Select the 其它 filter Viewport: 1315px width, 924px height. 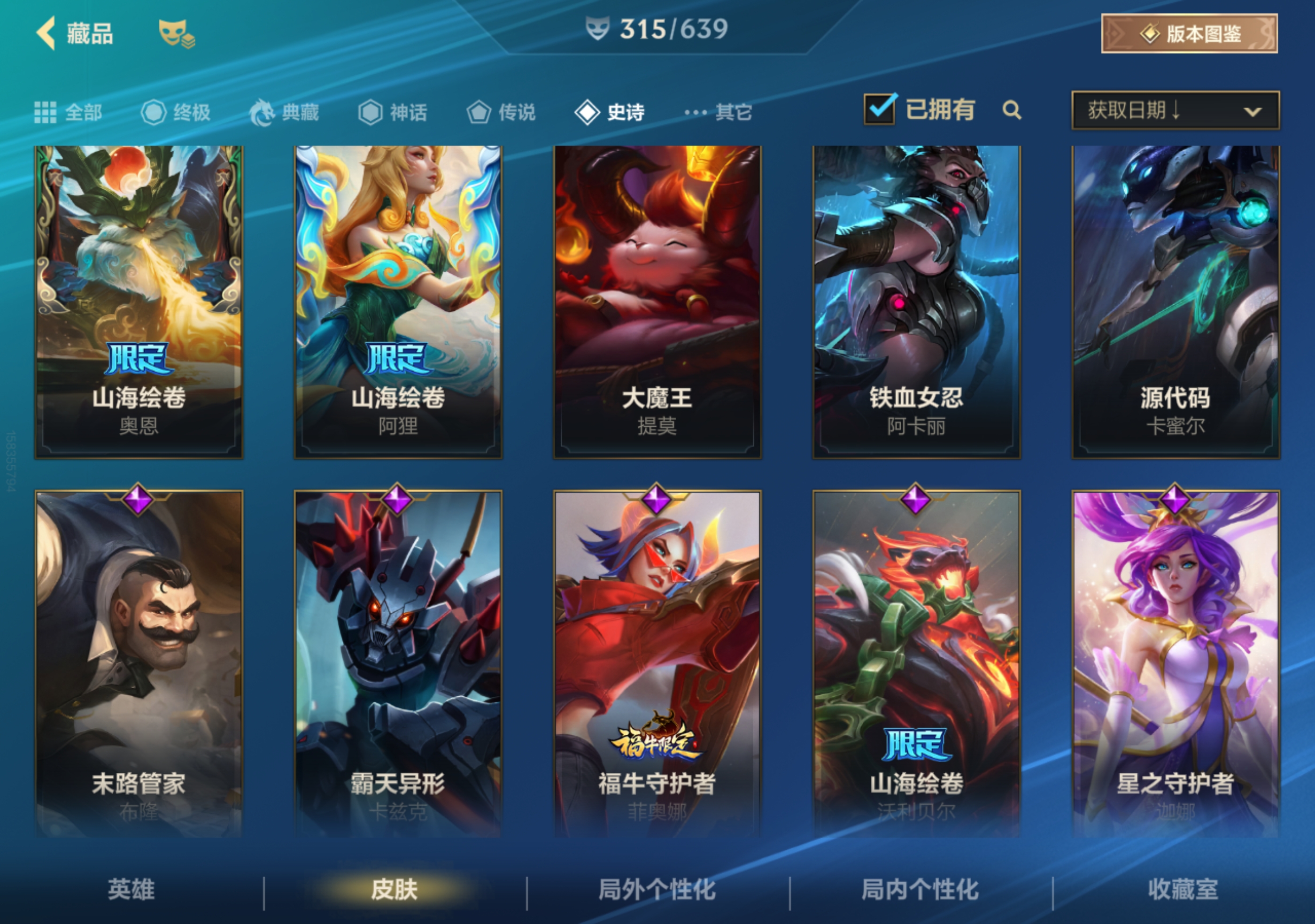coord(718,112)
